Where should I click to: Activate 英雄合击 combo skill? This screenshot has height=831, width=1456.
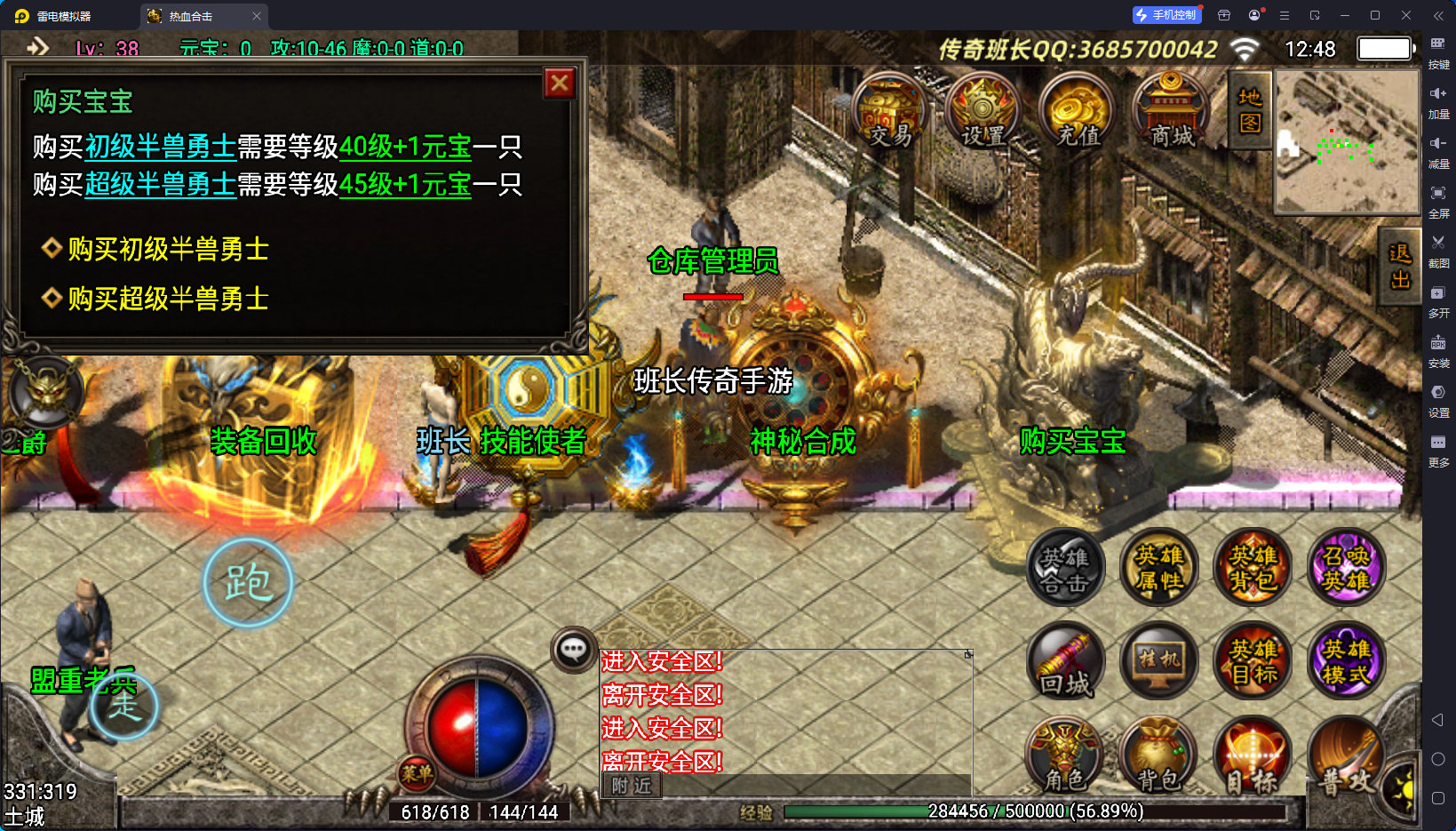[x=1065, y=569]
